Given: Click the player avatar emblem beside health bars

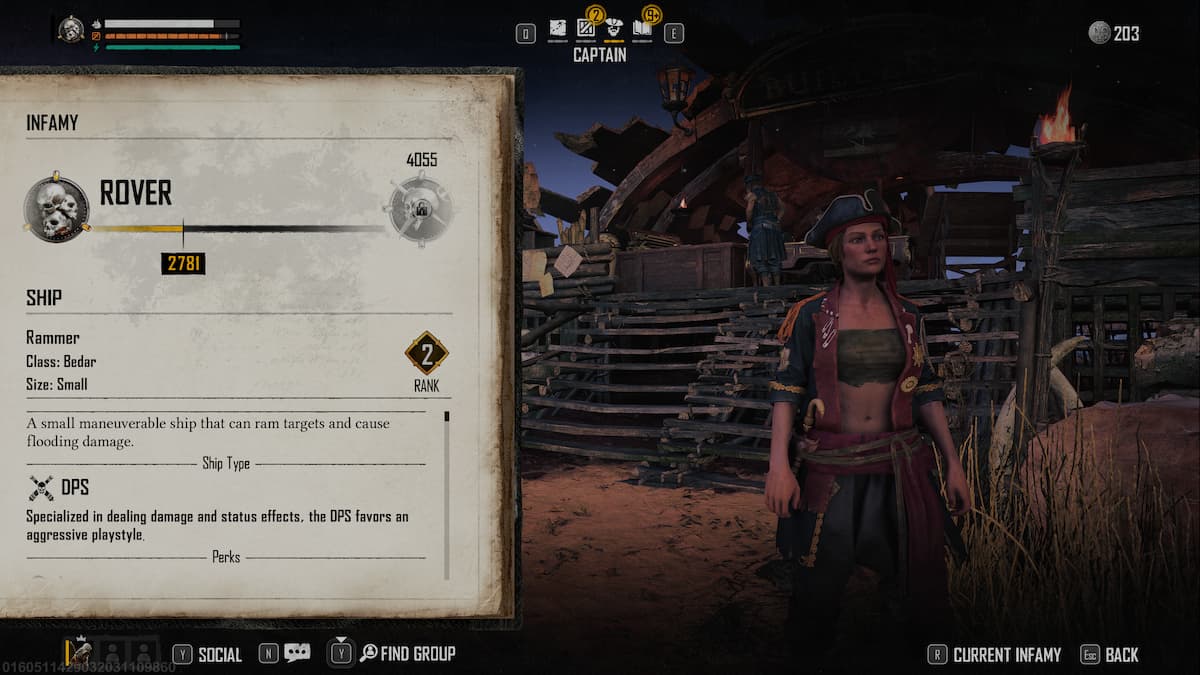Looking at the screenshot, I should point(71,29).
